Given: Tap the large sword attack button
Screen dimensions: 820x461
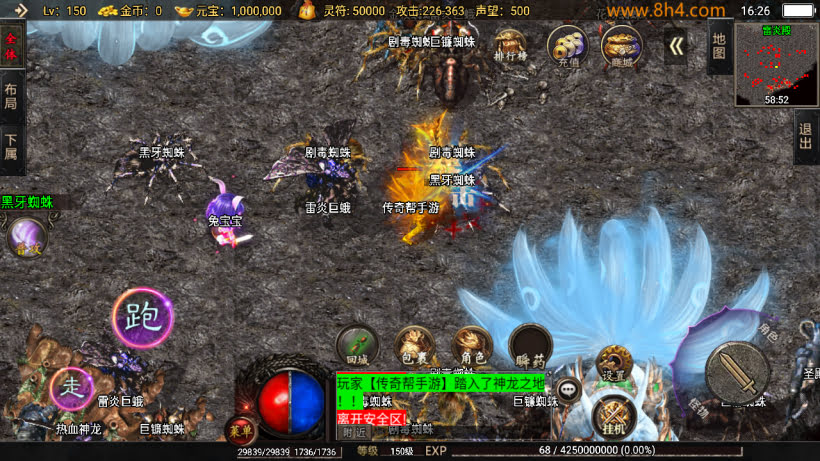Looking at the screenshot, I should tap(737, 372).
